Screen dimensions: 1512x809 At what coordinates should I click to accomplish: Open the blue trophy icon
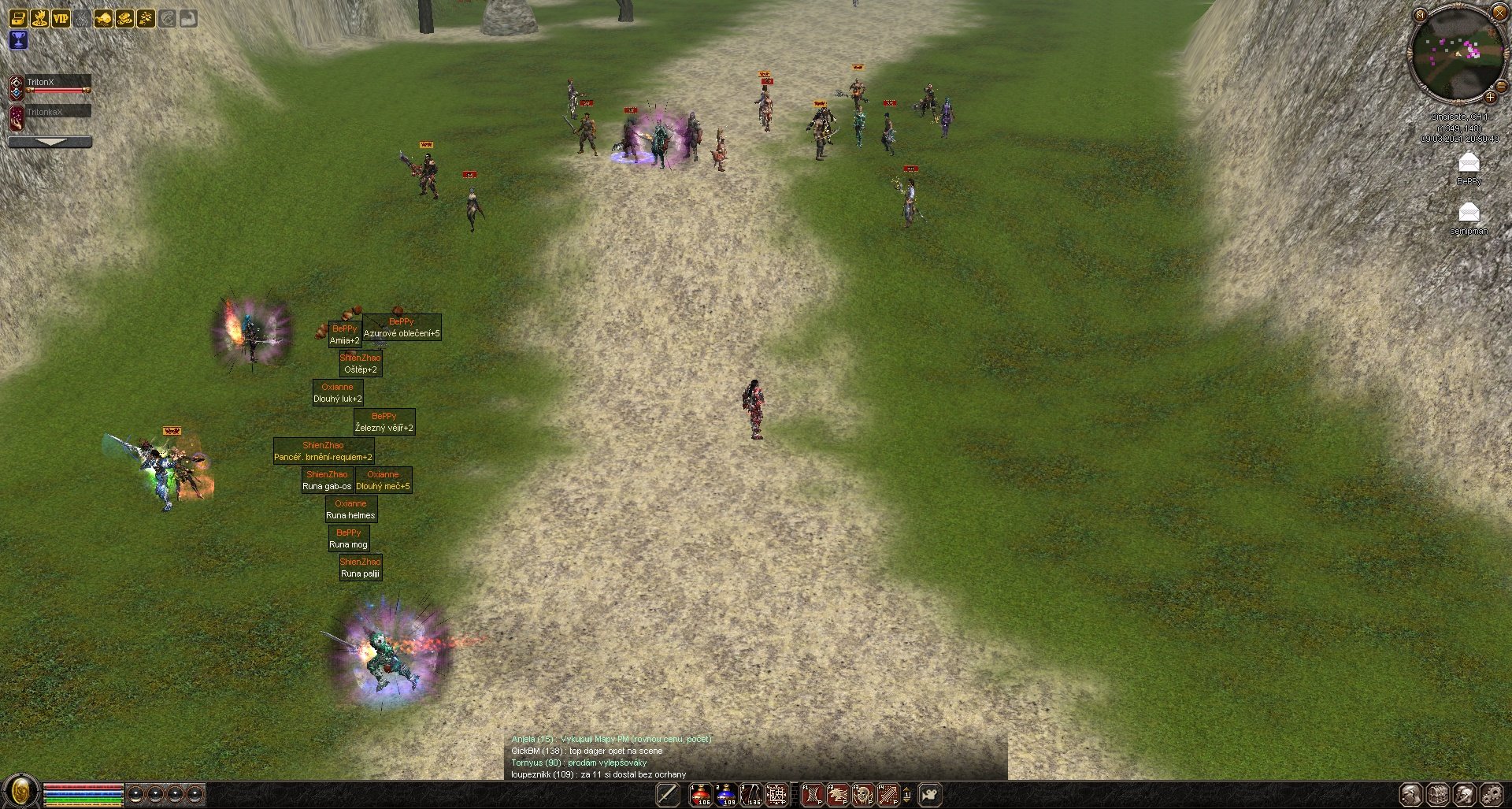[18, 40]
